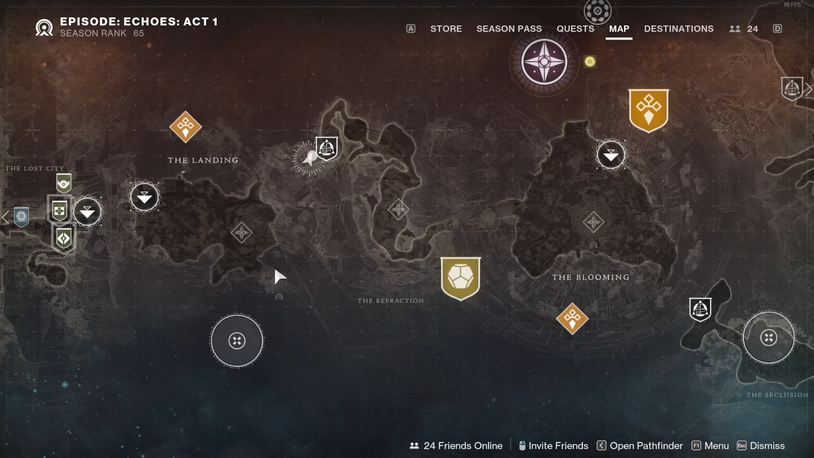
Task: Click Invite Friends in the footer
Action: 552,446
